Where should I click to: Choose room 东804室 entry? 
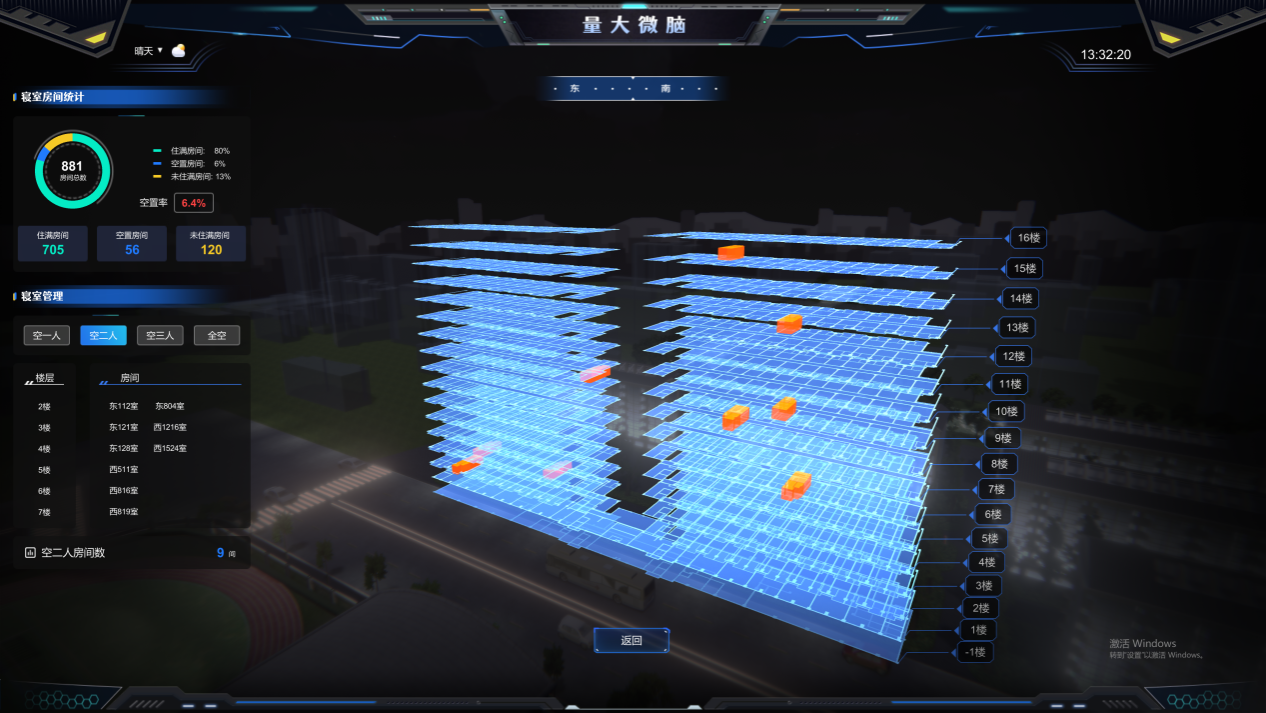170,407
